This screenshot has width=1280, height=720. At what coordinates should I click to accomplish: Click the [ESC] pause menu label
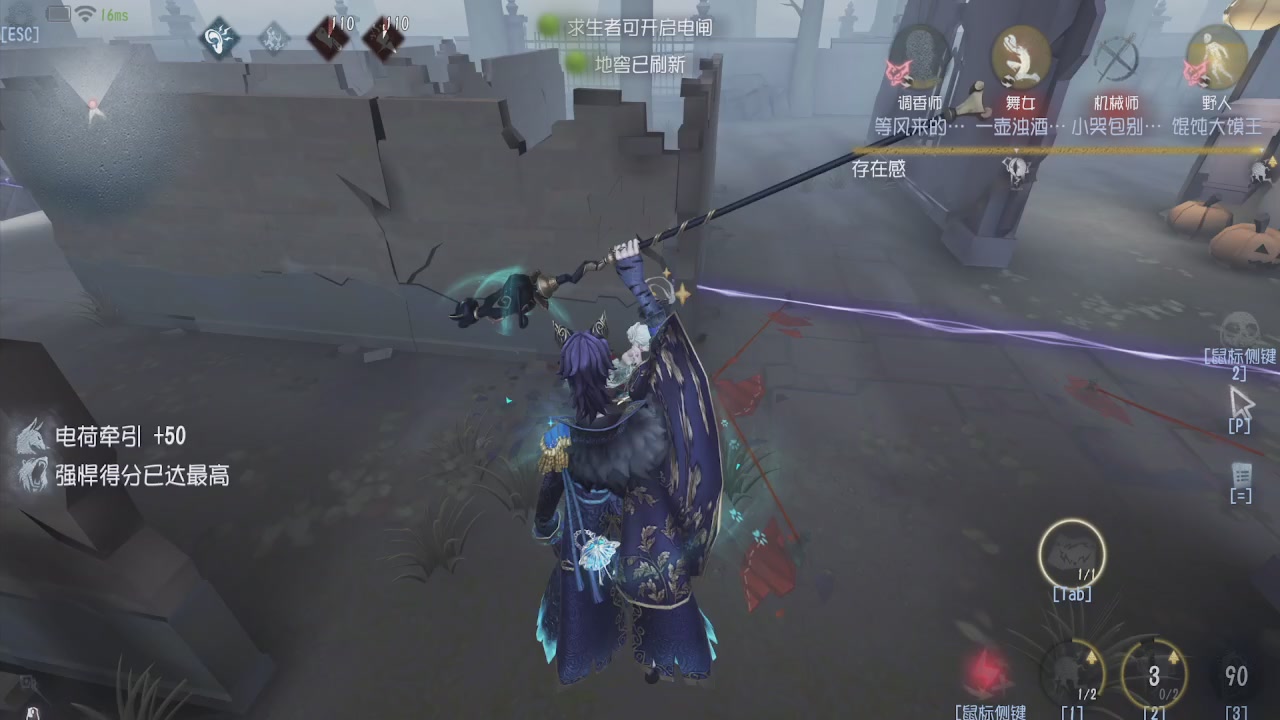pyautogui.click(x=22, y=34)
